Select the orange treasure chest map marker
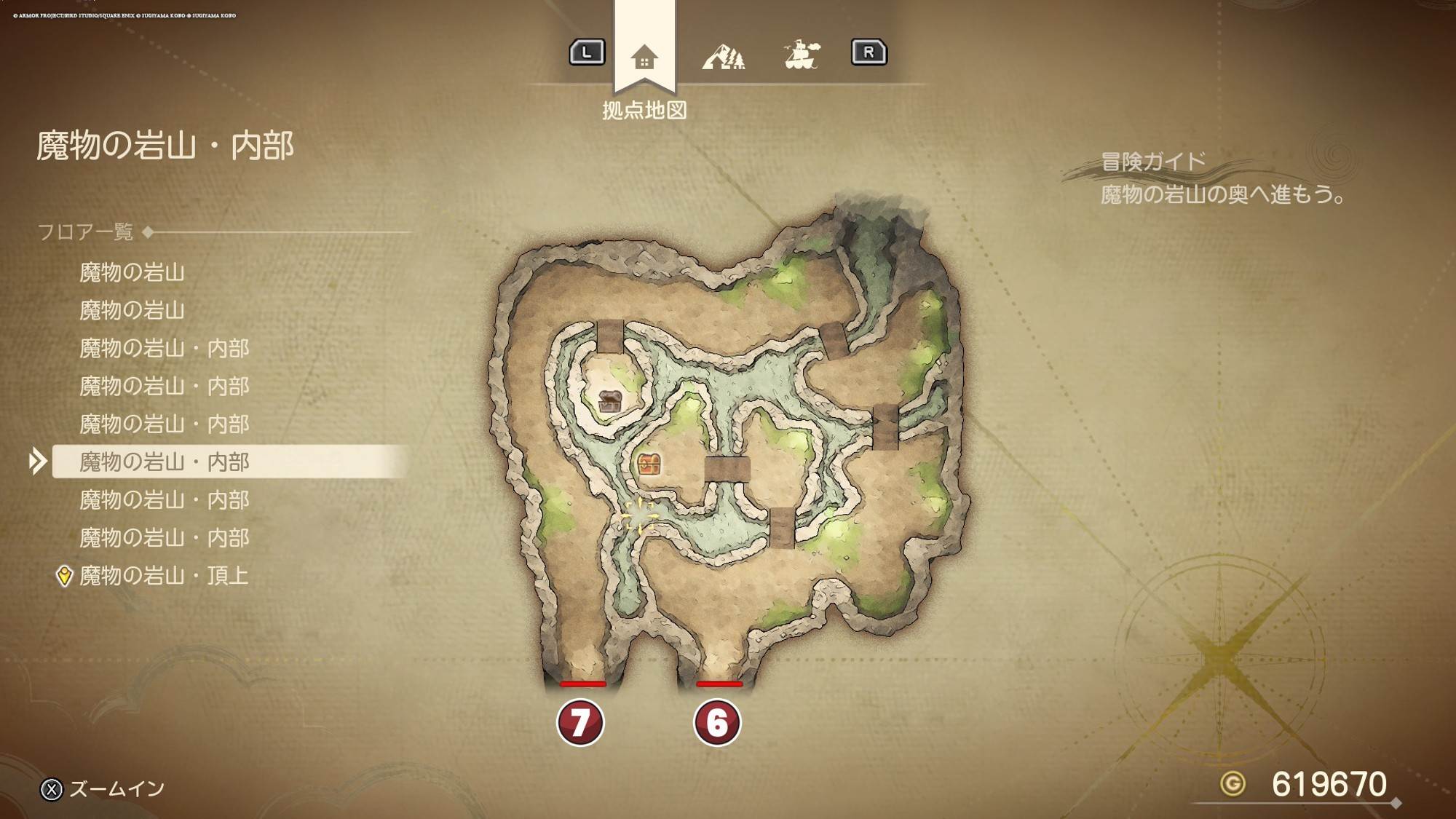1456x819 pixels. [649, 464]
